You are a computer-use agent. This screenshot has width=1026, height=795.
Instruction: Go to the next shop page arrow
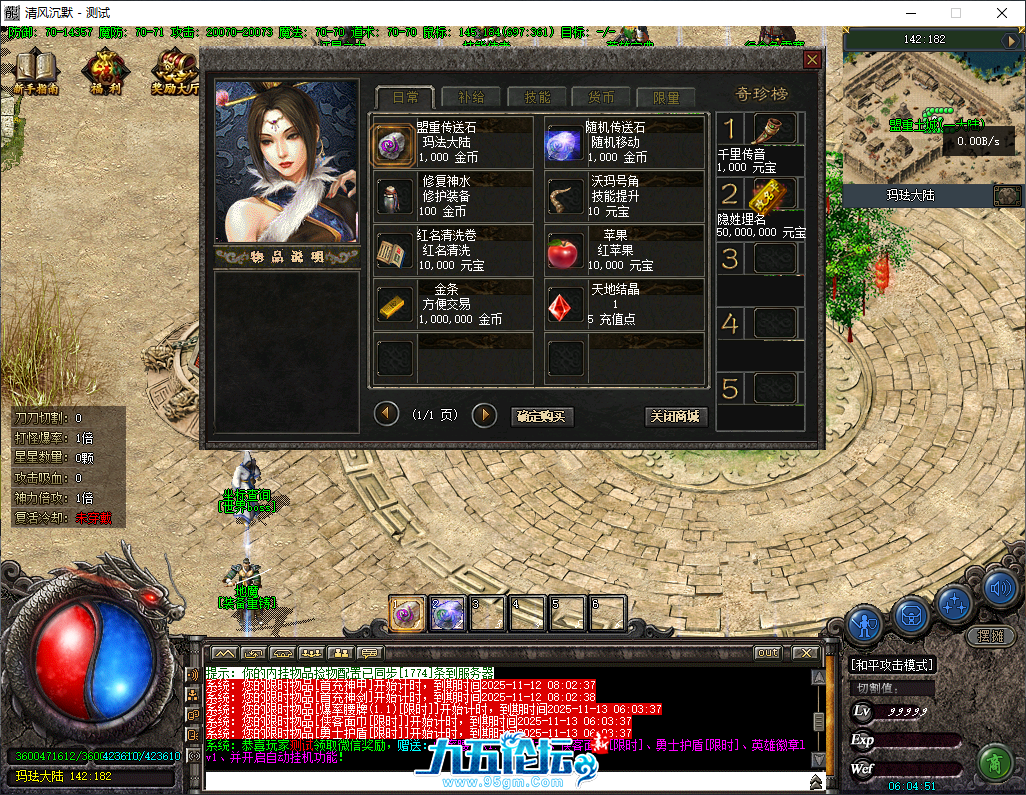484,414
